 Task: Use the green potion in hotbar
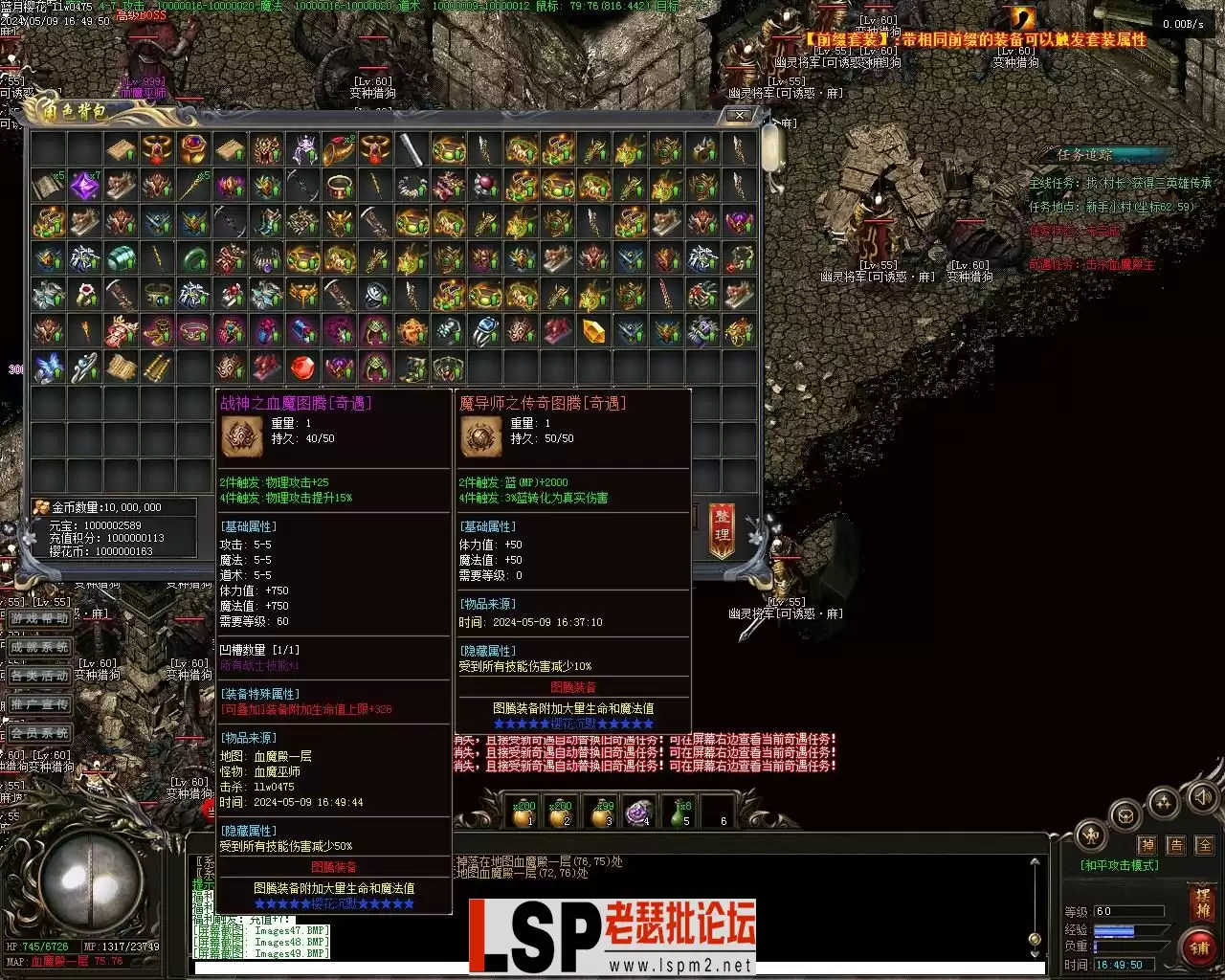681,813
